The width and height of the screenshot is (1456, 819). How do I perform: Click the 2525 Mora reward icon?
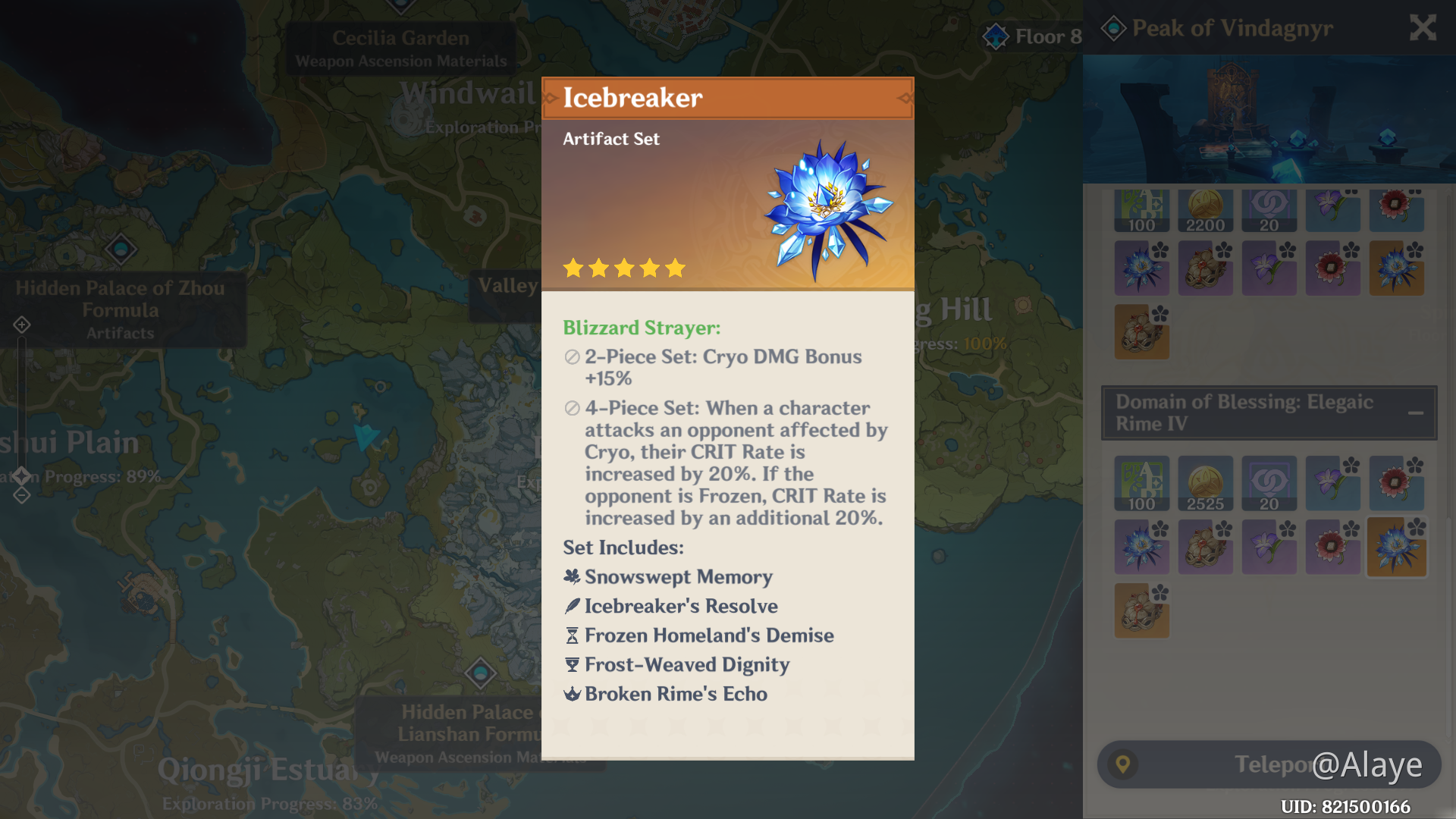tap(1205, 483)
